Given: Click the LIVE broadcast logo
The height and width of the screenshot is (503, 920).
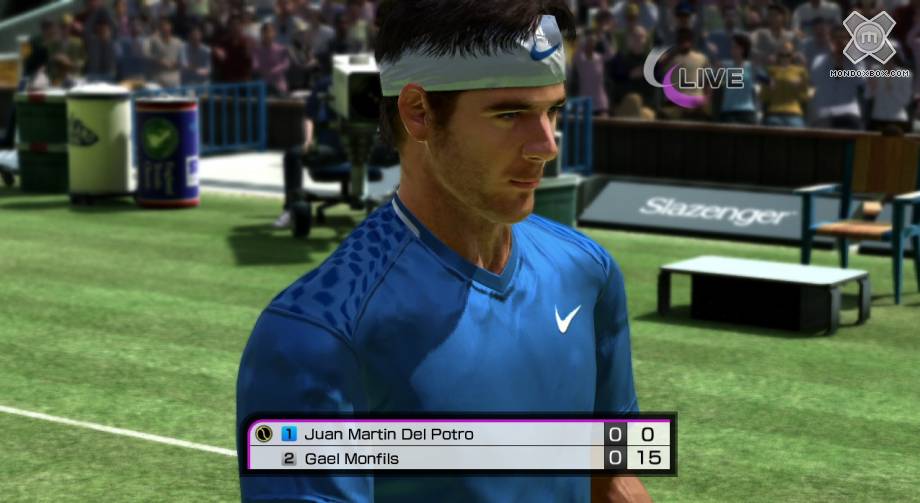Looking at the screenshot, I should point(694,76).
